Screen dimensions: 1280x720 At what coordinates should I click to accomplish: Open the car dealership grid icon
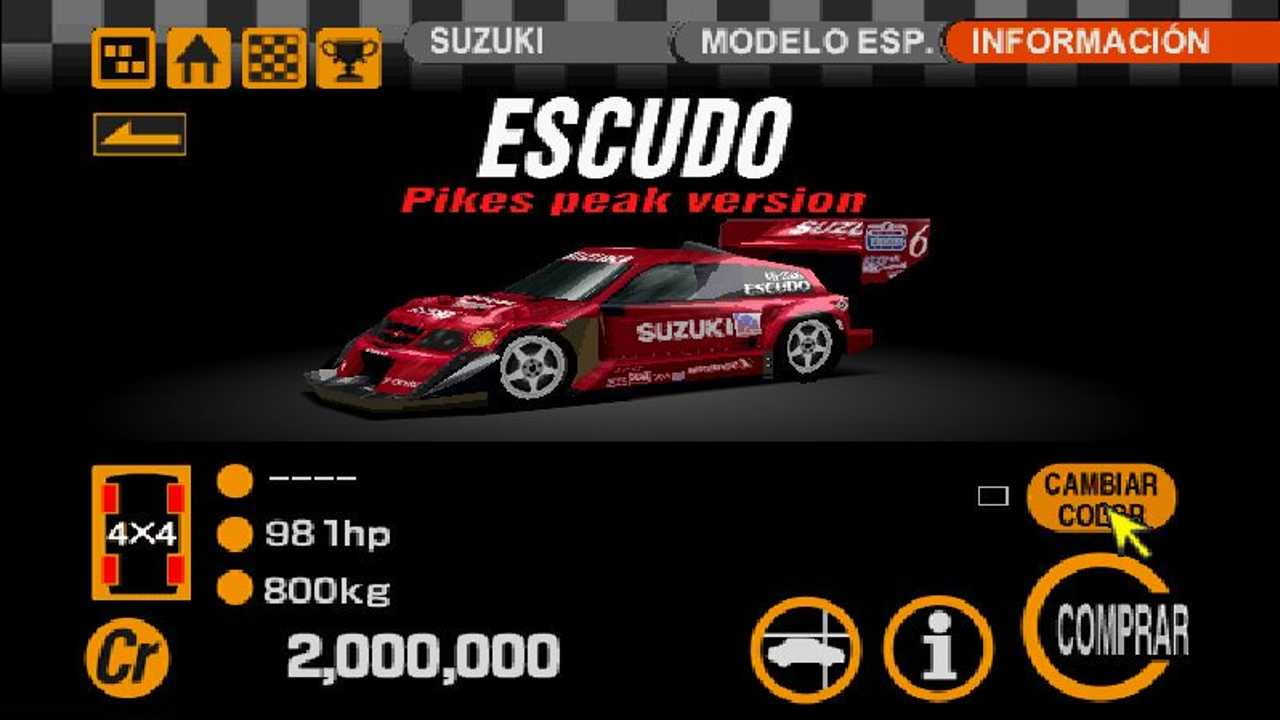tap(122, 57)
